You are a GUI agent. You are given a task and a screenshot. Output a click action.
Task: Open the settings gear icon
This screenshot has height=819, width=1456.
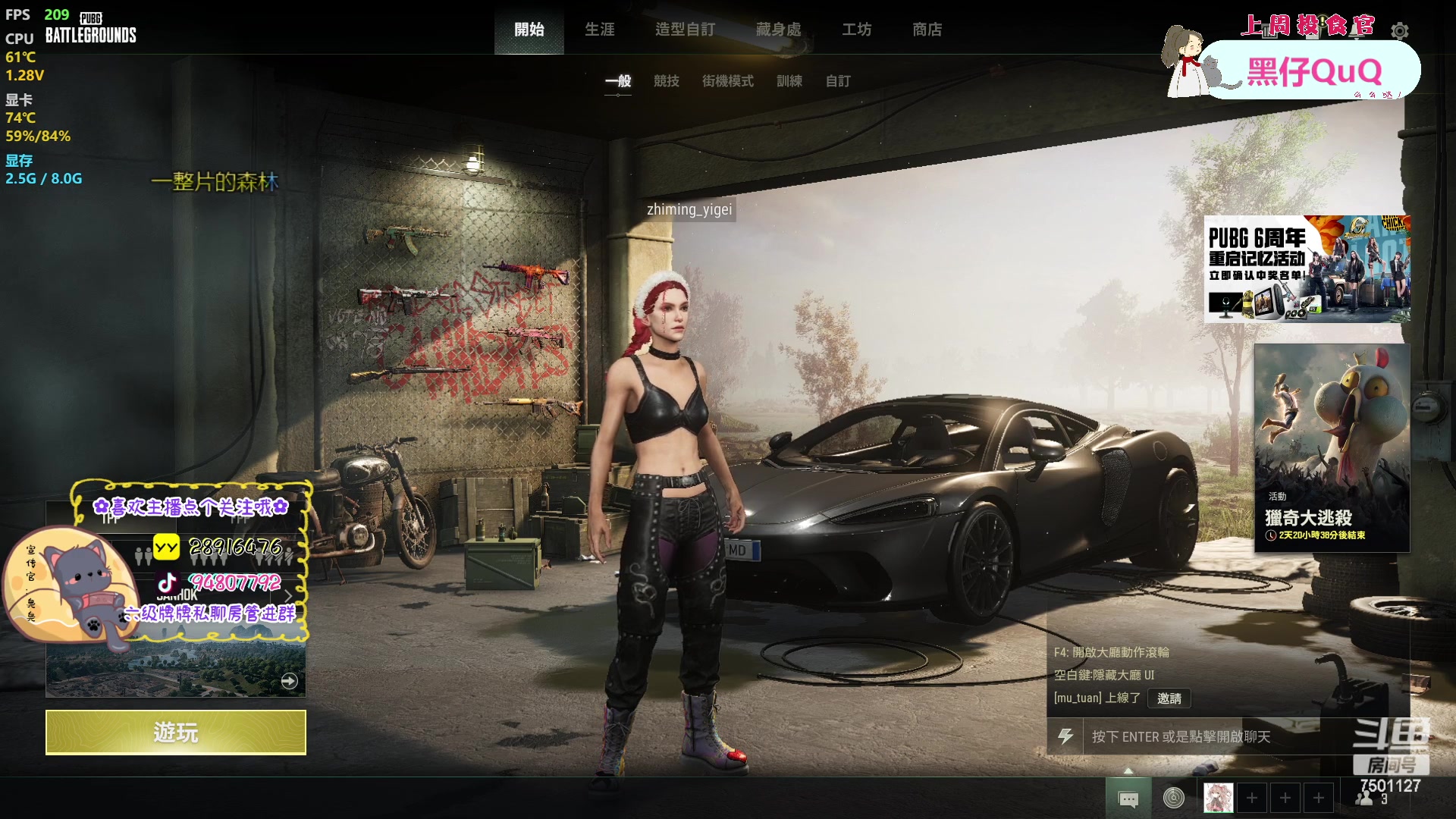click(x=1400, y=31)
